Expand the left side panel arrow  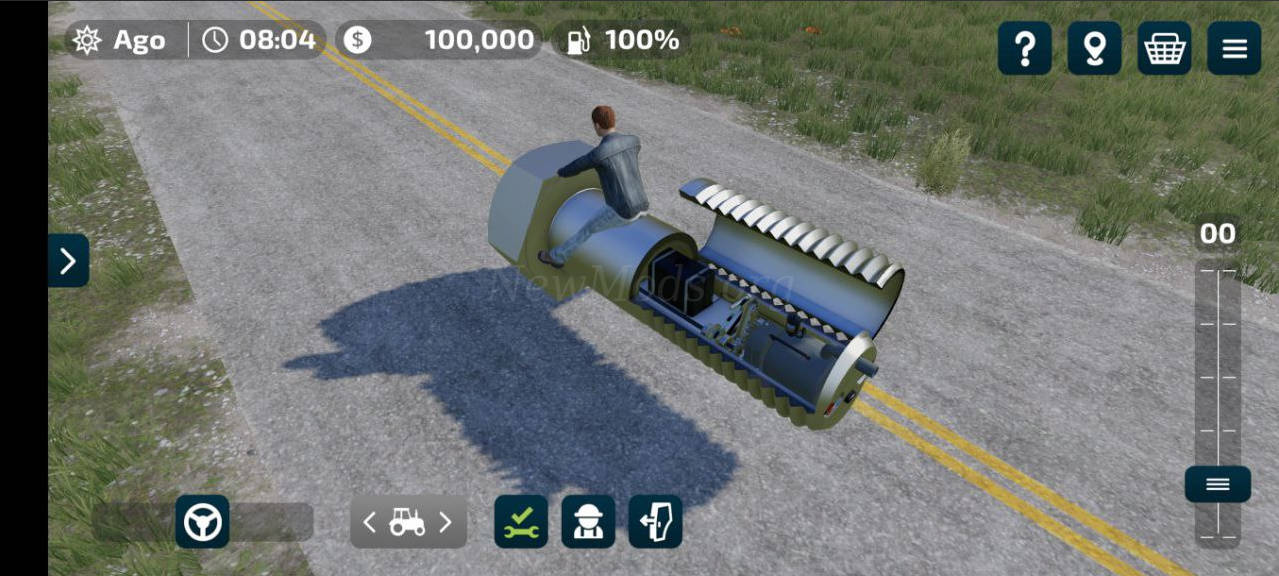point(68,261)
